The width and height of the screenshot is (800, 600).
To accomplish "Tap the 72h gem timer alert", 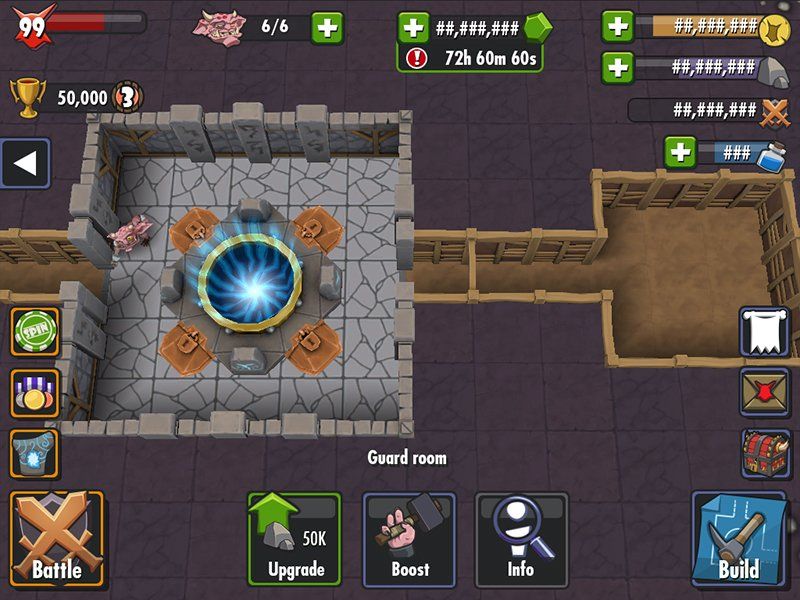I will [470, 58].
